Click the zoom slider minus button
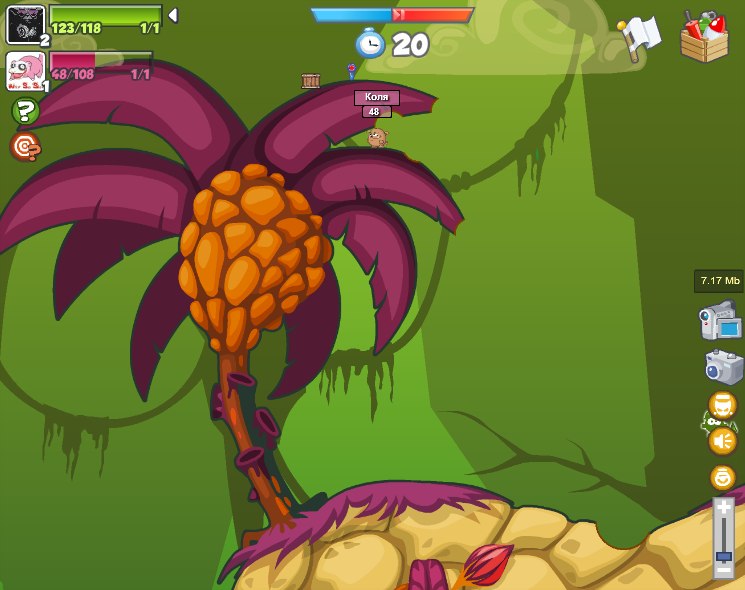 (723, 569)
